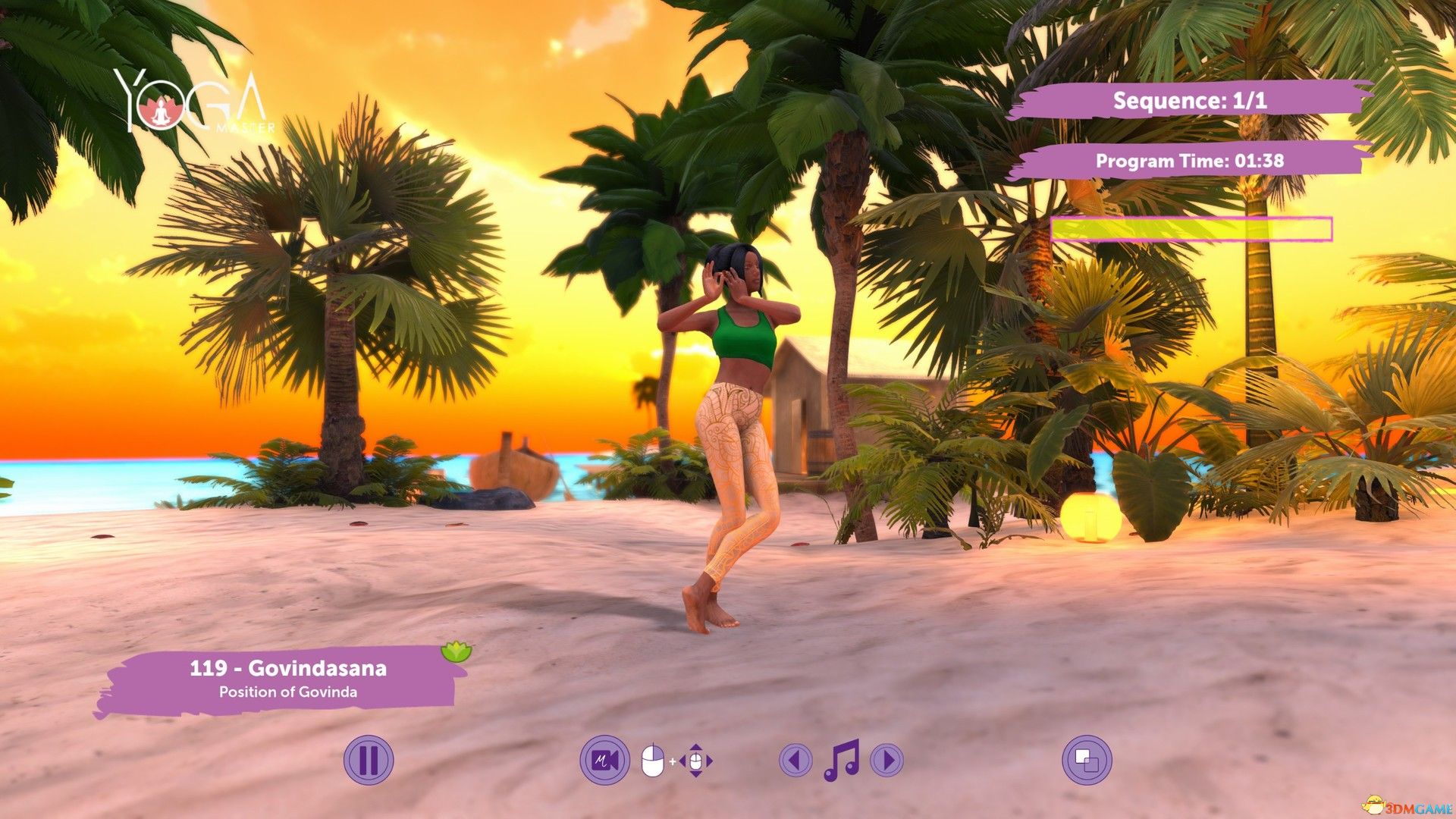Toggle the manual camera mode button
1456x819 pixels.
pos(604,760)
